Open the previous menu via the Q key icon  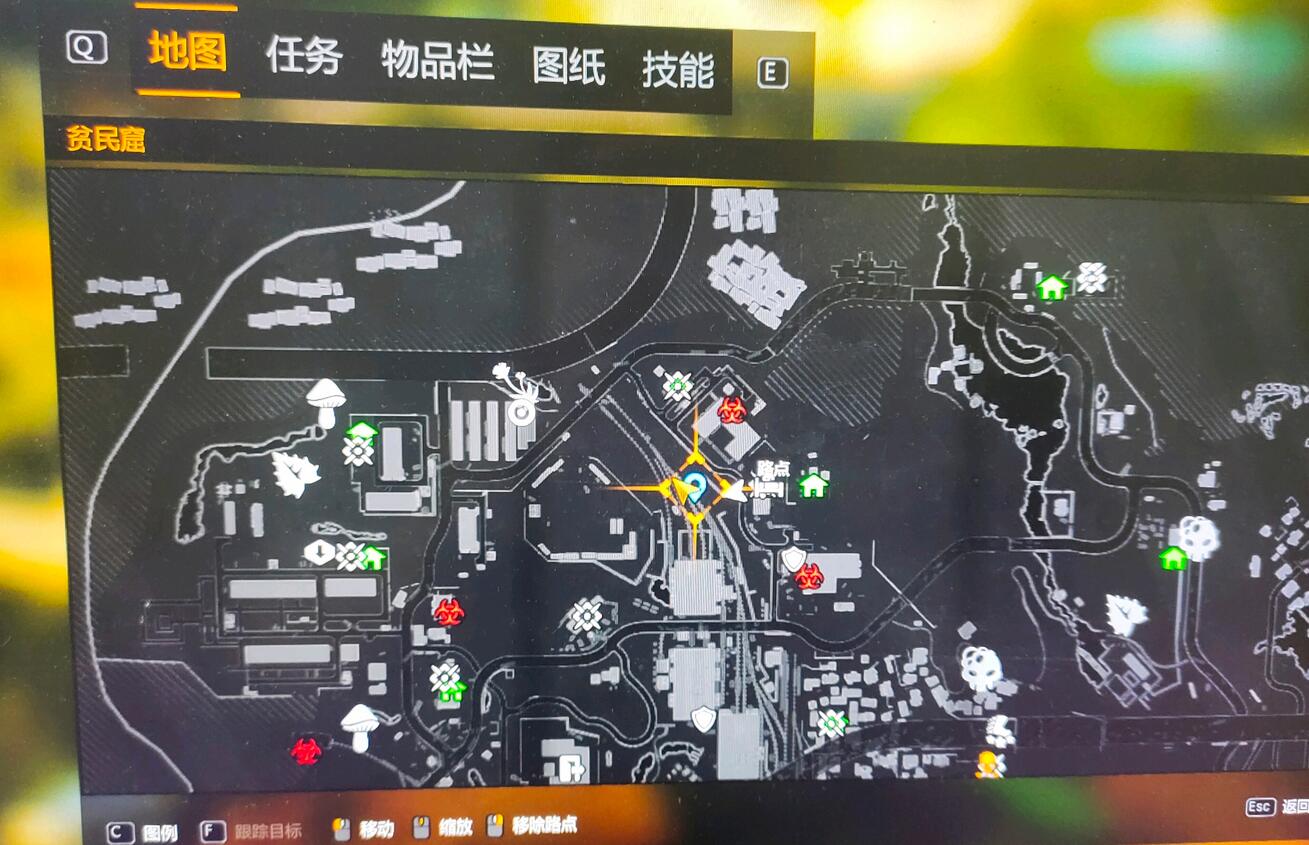point(88,47)
